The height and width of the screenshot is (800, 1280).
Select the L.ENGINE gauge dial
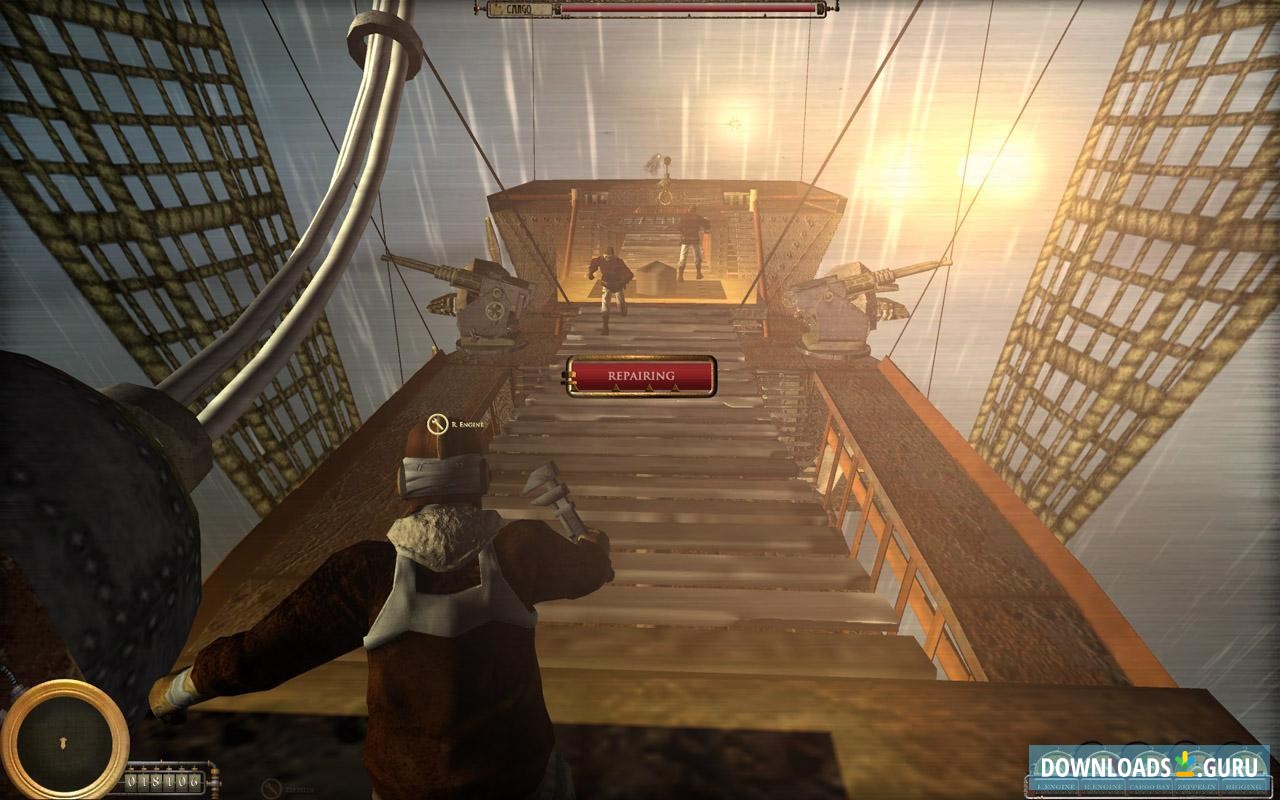coord(1055,765)
